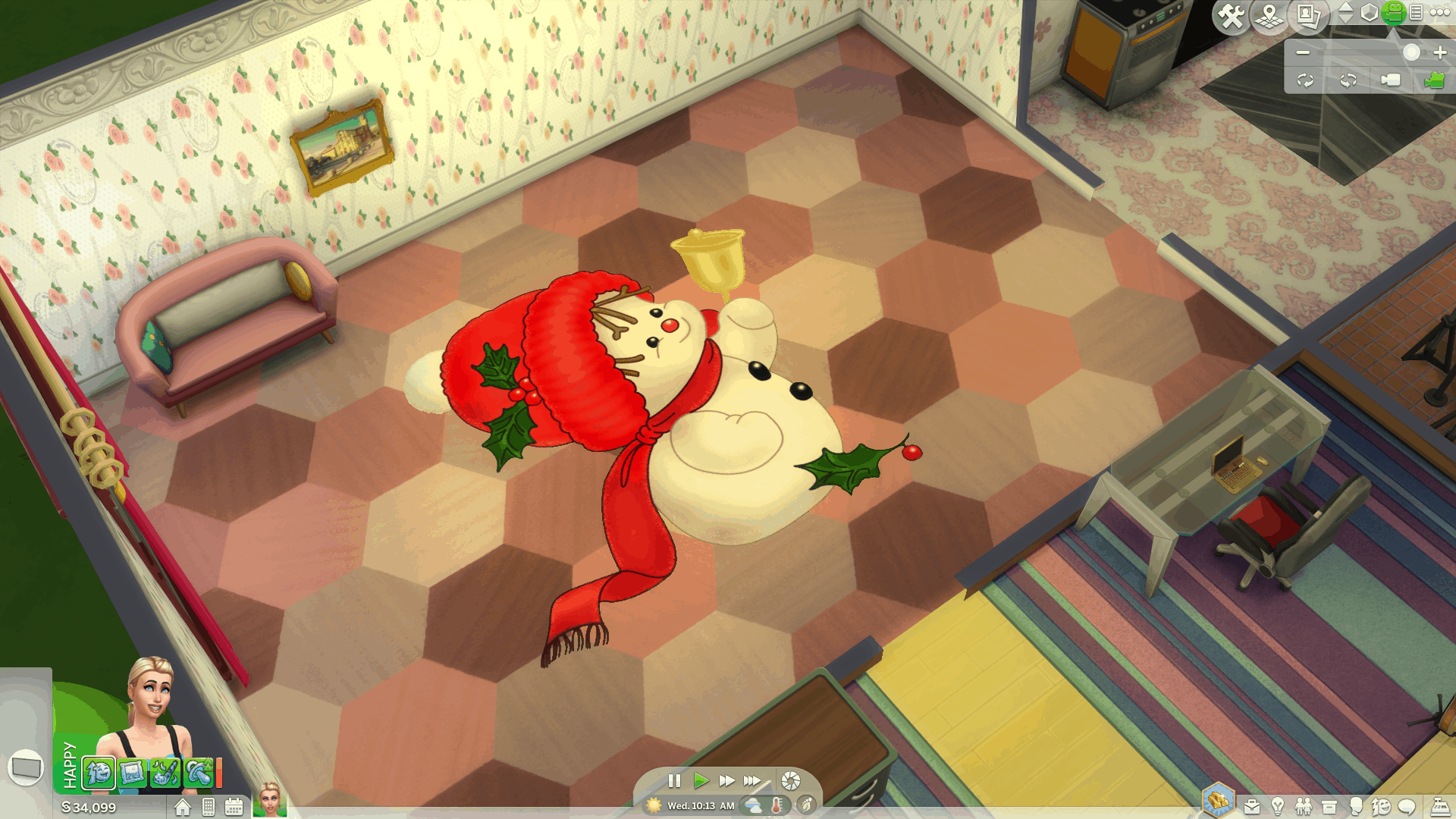Open the Career briefcase panel
1456x819 pixels.
tap(1252, 807)
